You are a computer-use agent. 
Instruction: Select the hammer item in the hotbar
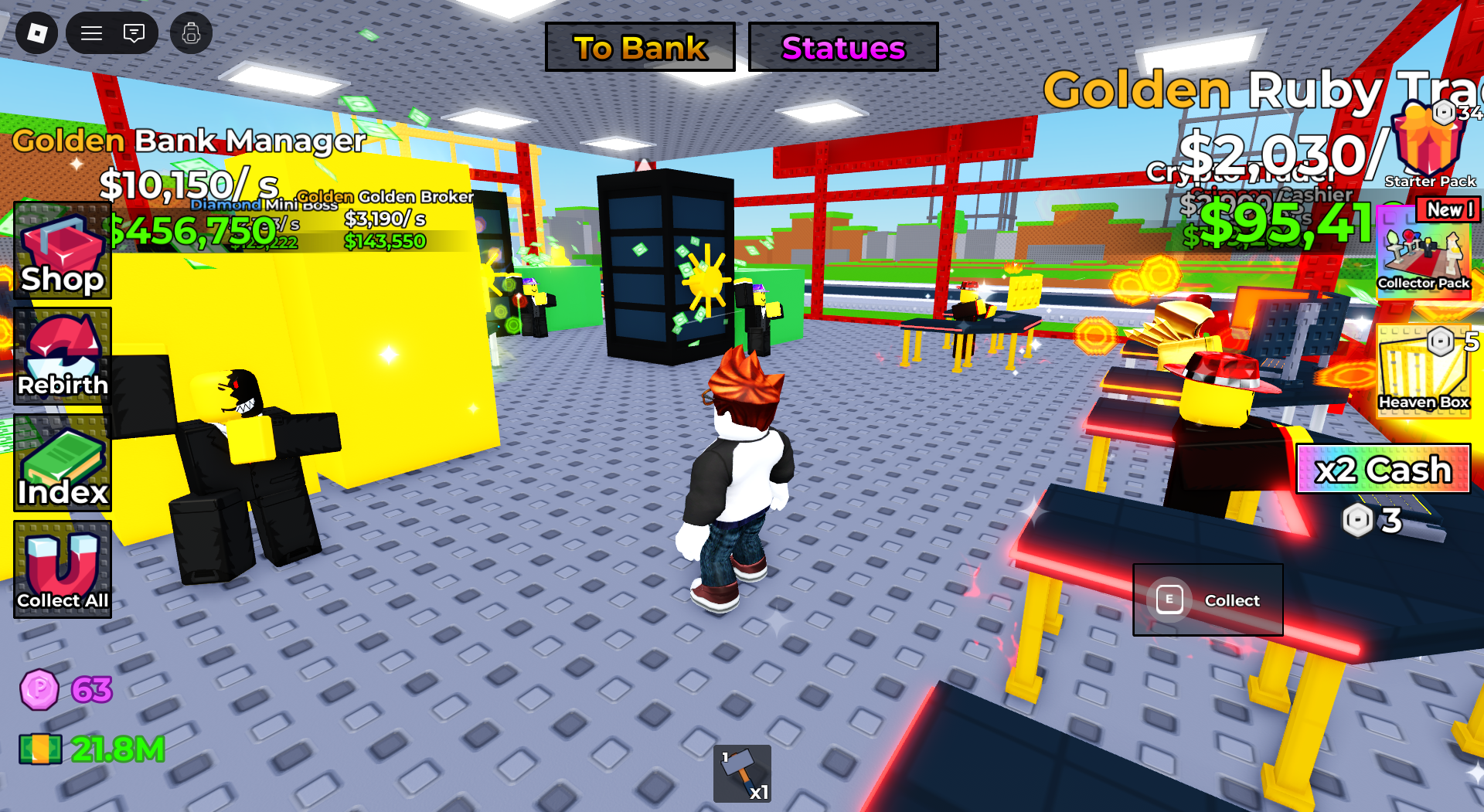[742, 773]
